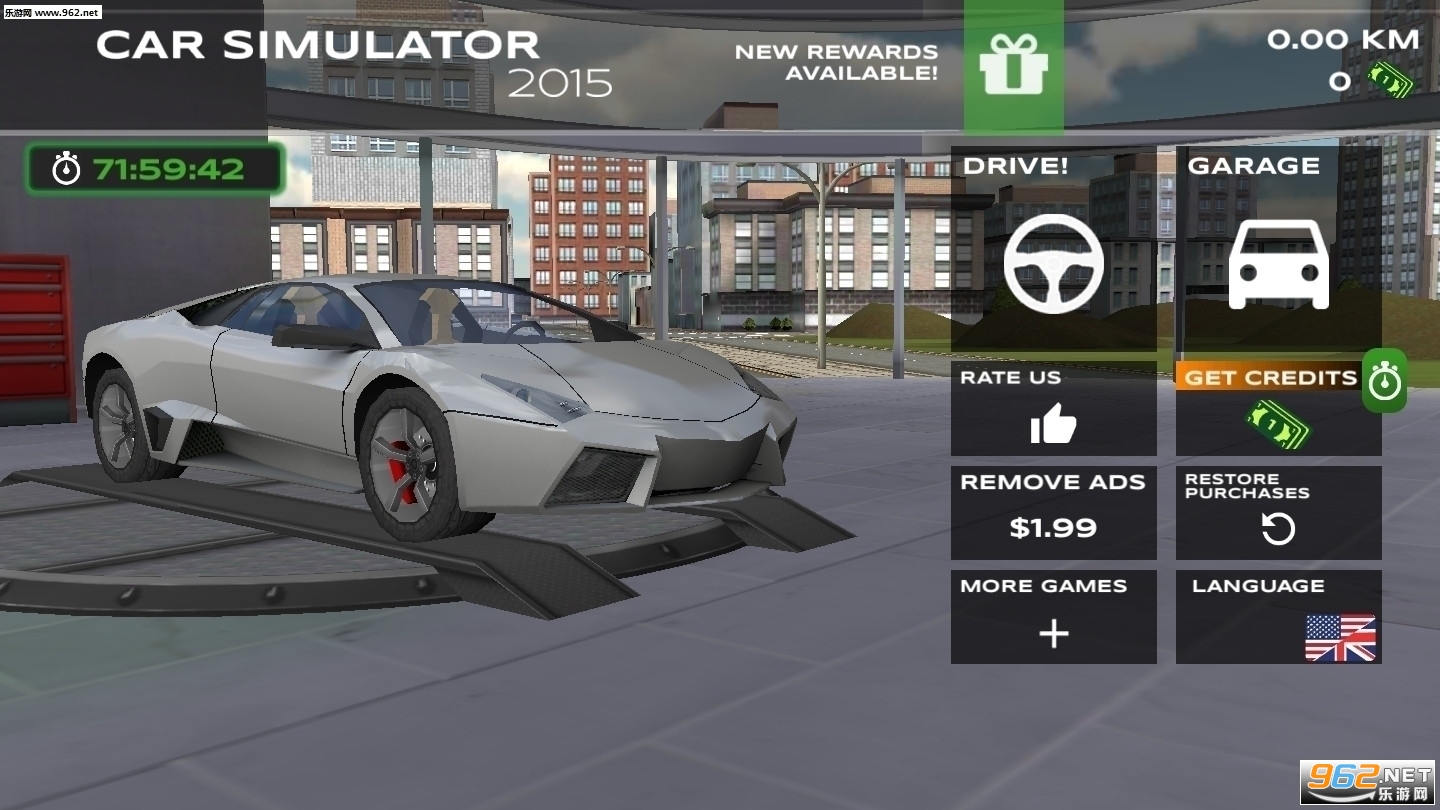Screen dimensions: 1440x810
Task: Claim new rewards via the gift icon
Action: 1013,66
